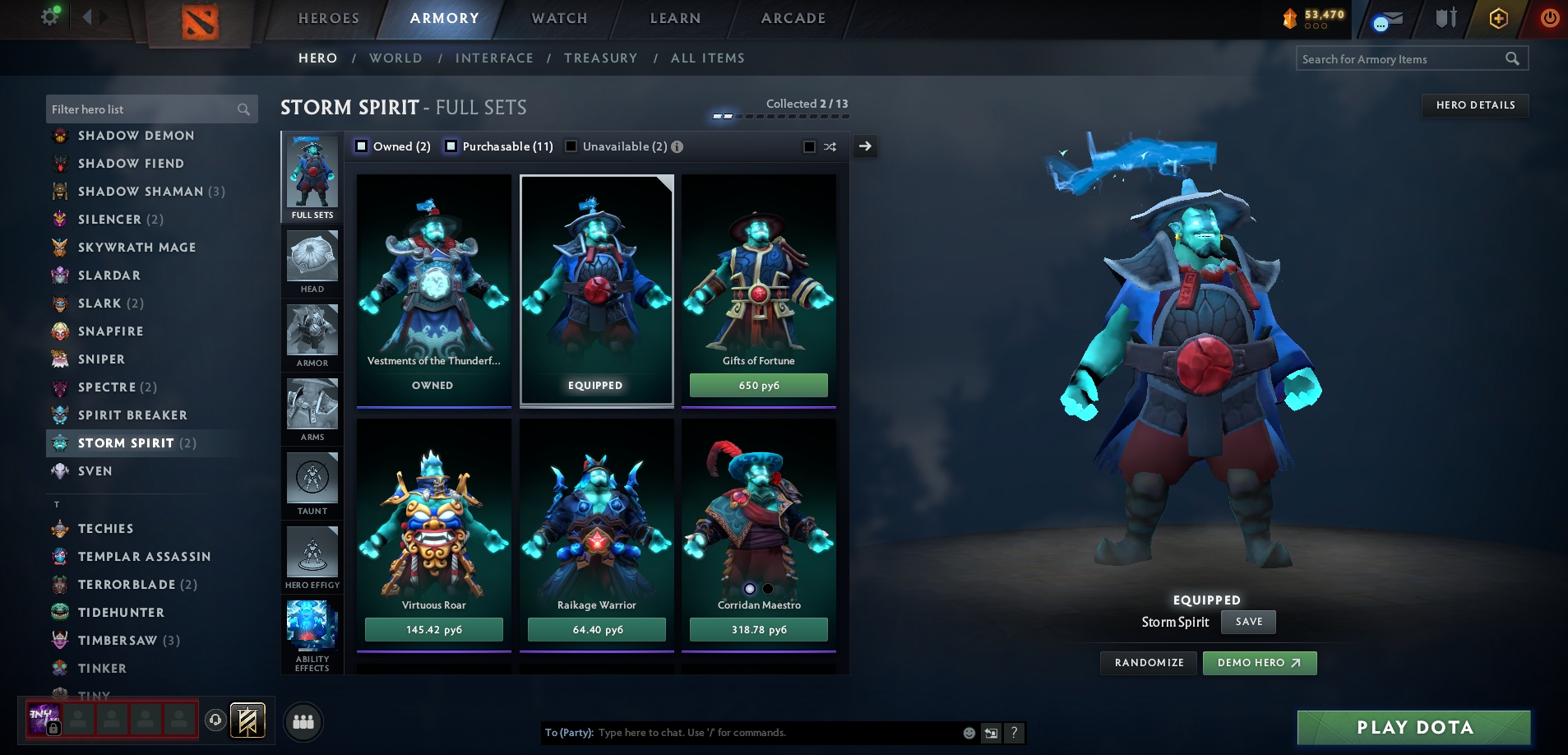Buy the Raikage Warrior set
This screenshot has height=755, width=1568.
point(597,630)
